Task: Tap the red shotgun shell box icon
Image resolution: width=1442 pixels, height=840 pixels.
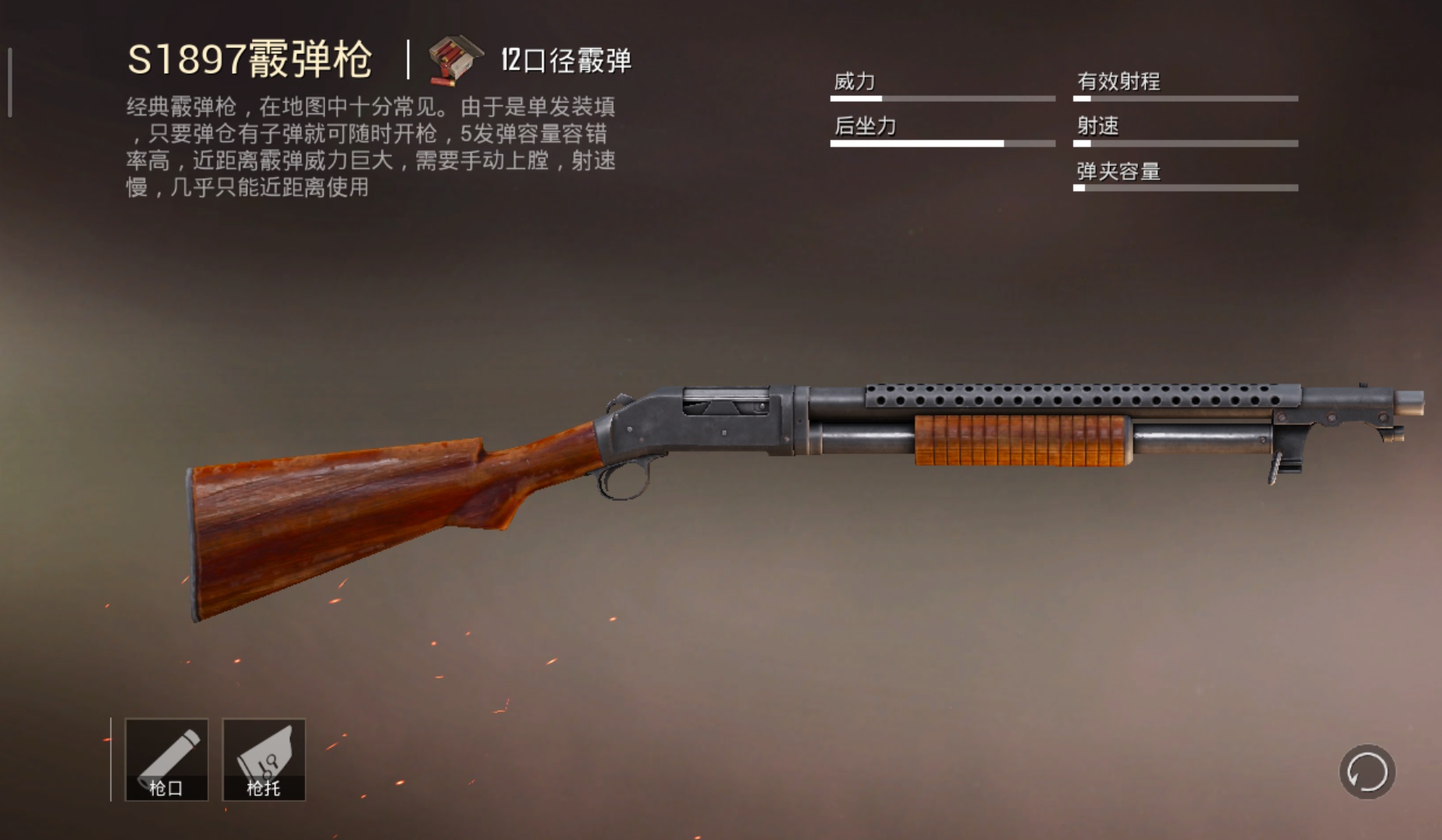Action: point(455,58)
